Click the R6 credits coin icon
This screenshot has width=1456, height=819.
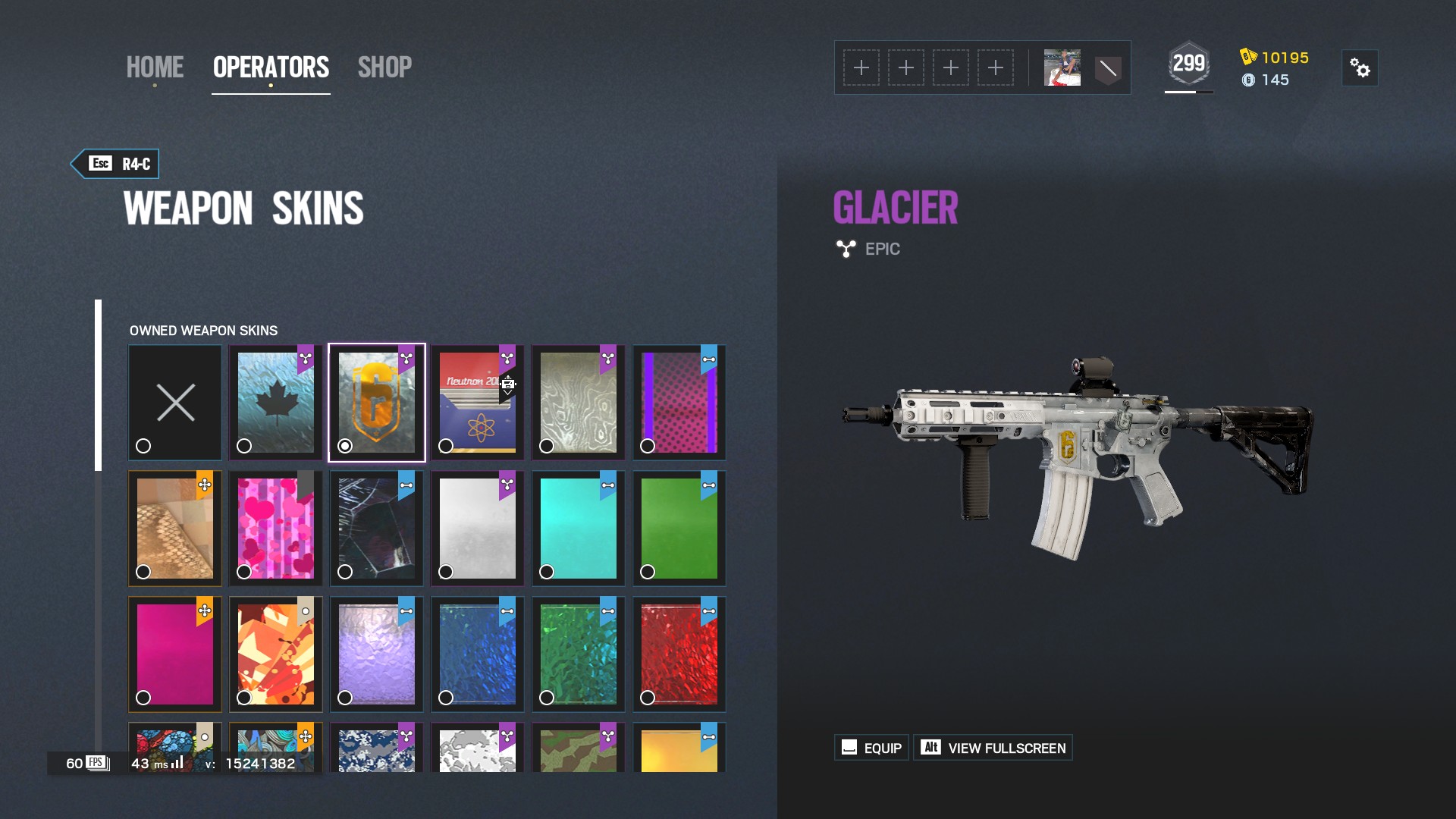[1248, 80]
